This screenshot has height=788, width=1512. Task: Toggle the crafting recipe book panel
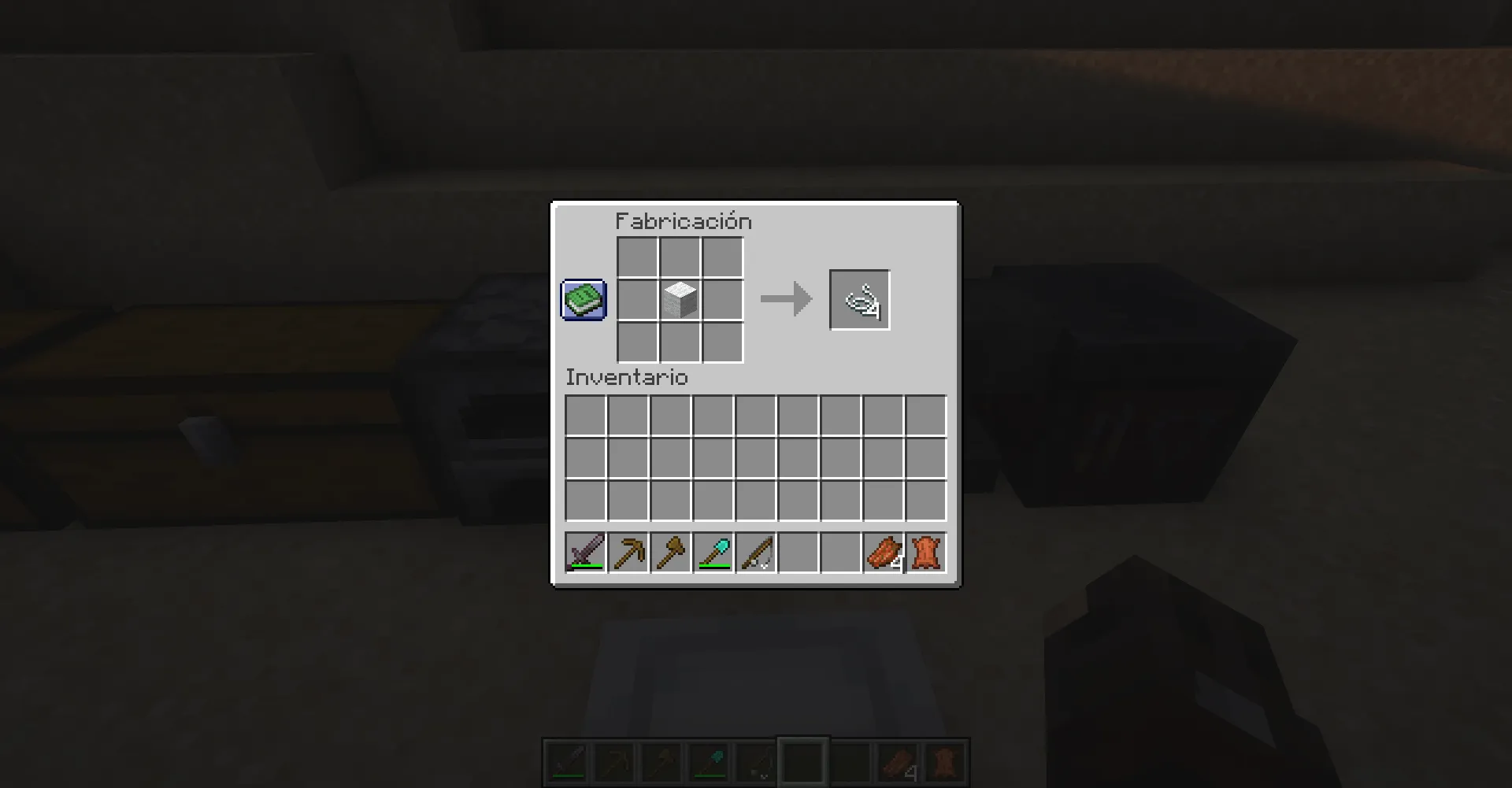point(583,299)
